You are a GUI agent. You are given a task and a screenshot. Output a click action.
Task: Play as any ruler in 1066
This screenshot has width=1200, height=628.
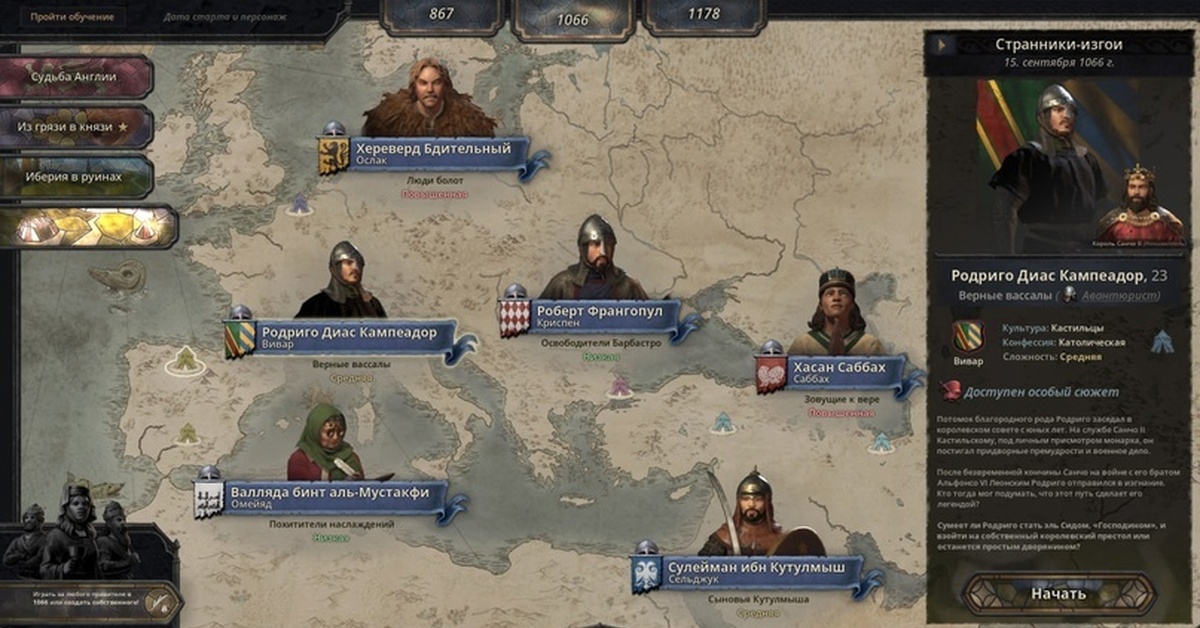(90, 600)
